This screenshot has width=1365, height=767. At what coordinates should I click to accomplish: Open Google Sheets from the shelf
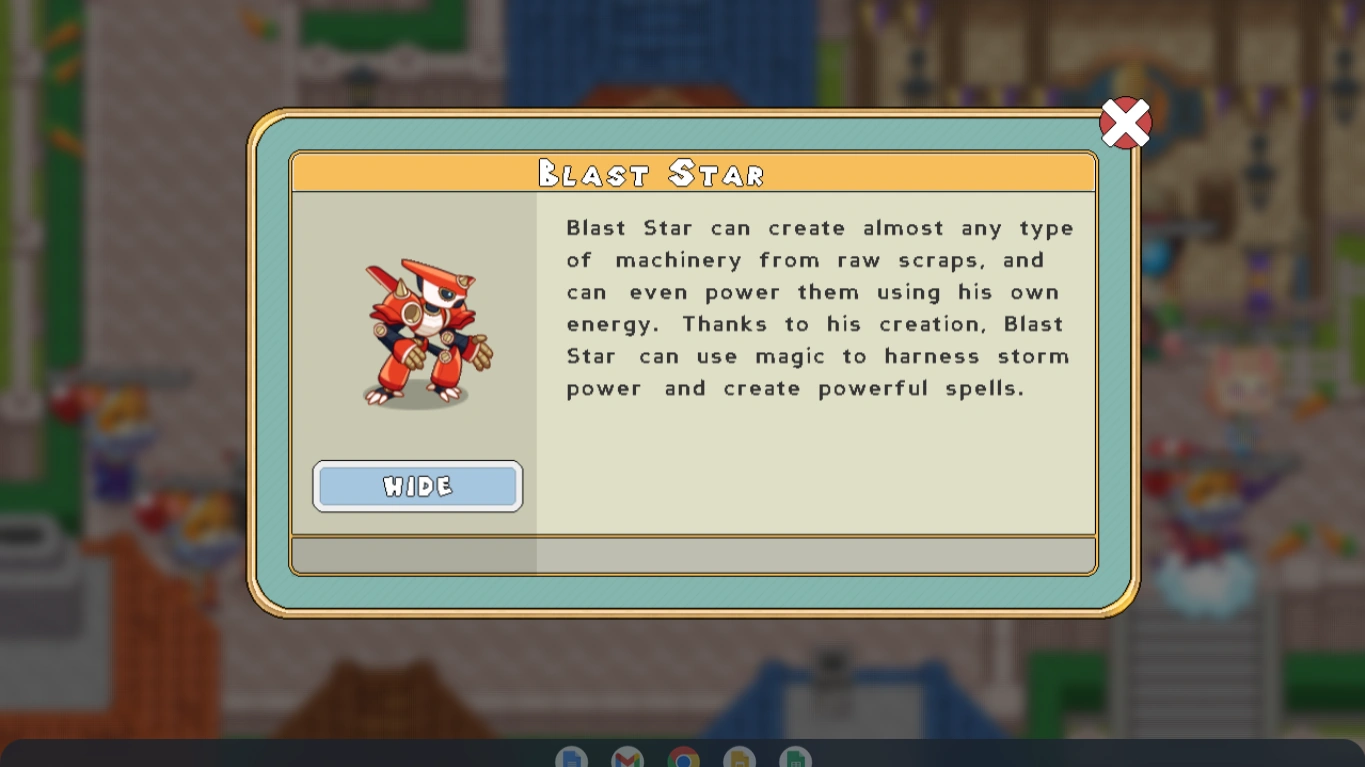pyautogui.click(x=796, y=760)
